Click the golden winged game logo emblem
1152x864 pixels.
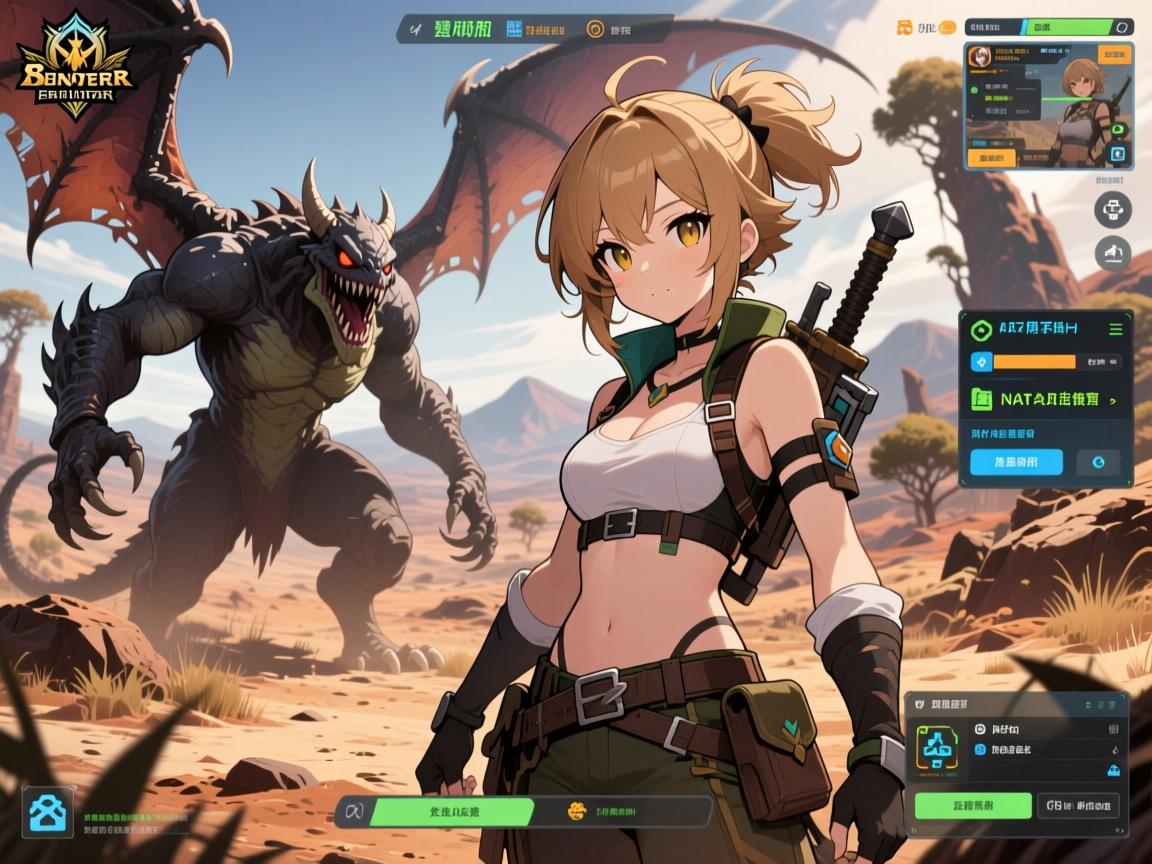pyautogui.click(x=75, y=62)
